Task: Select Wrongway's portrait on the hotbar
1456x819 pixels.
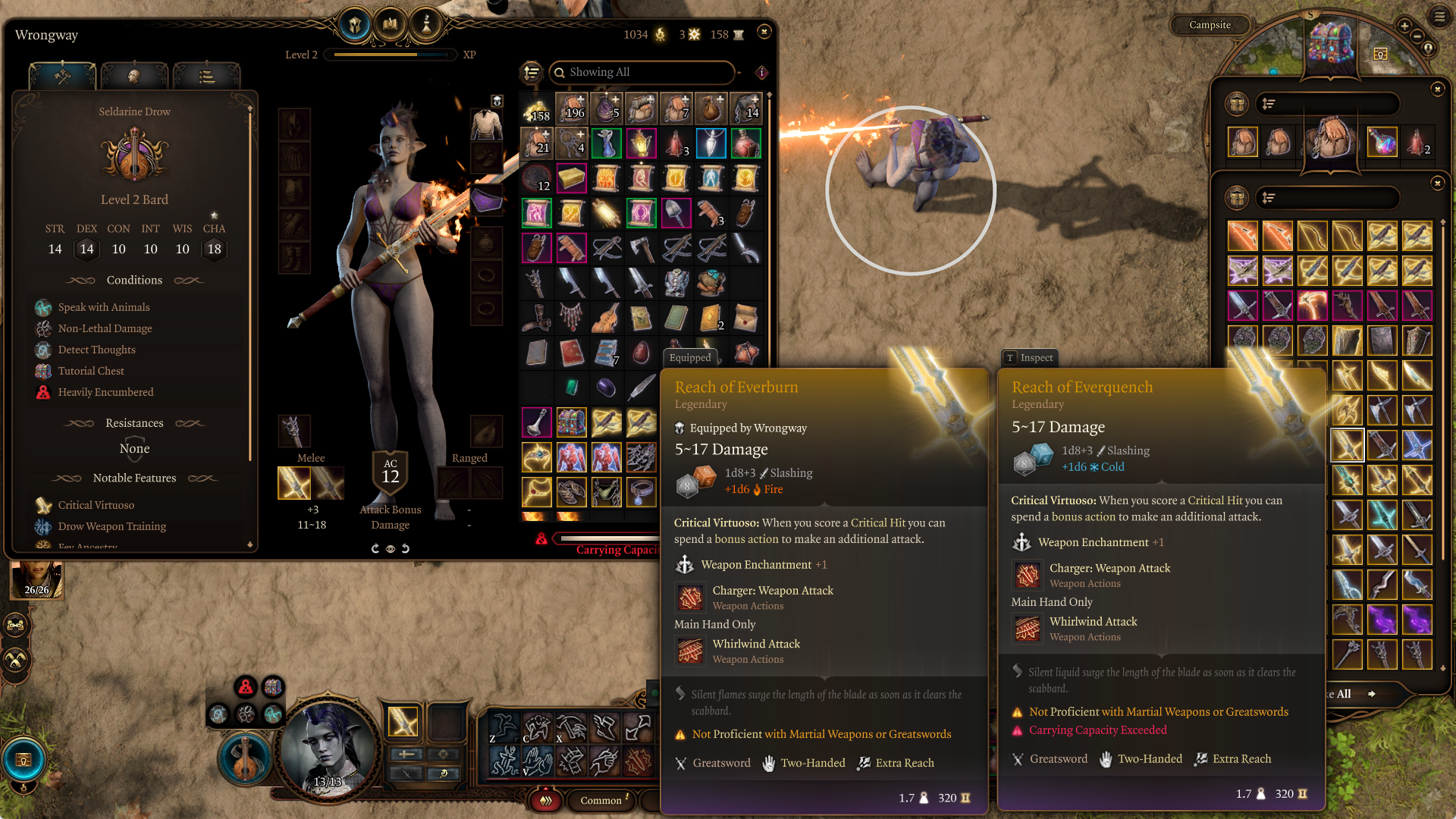Action: point(328,751)
